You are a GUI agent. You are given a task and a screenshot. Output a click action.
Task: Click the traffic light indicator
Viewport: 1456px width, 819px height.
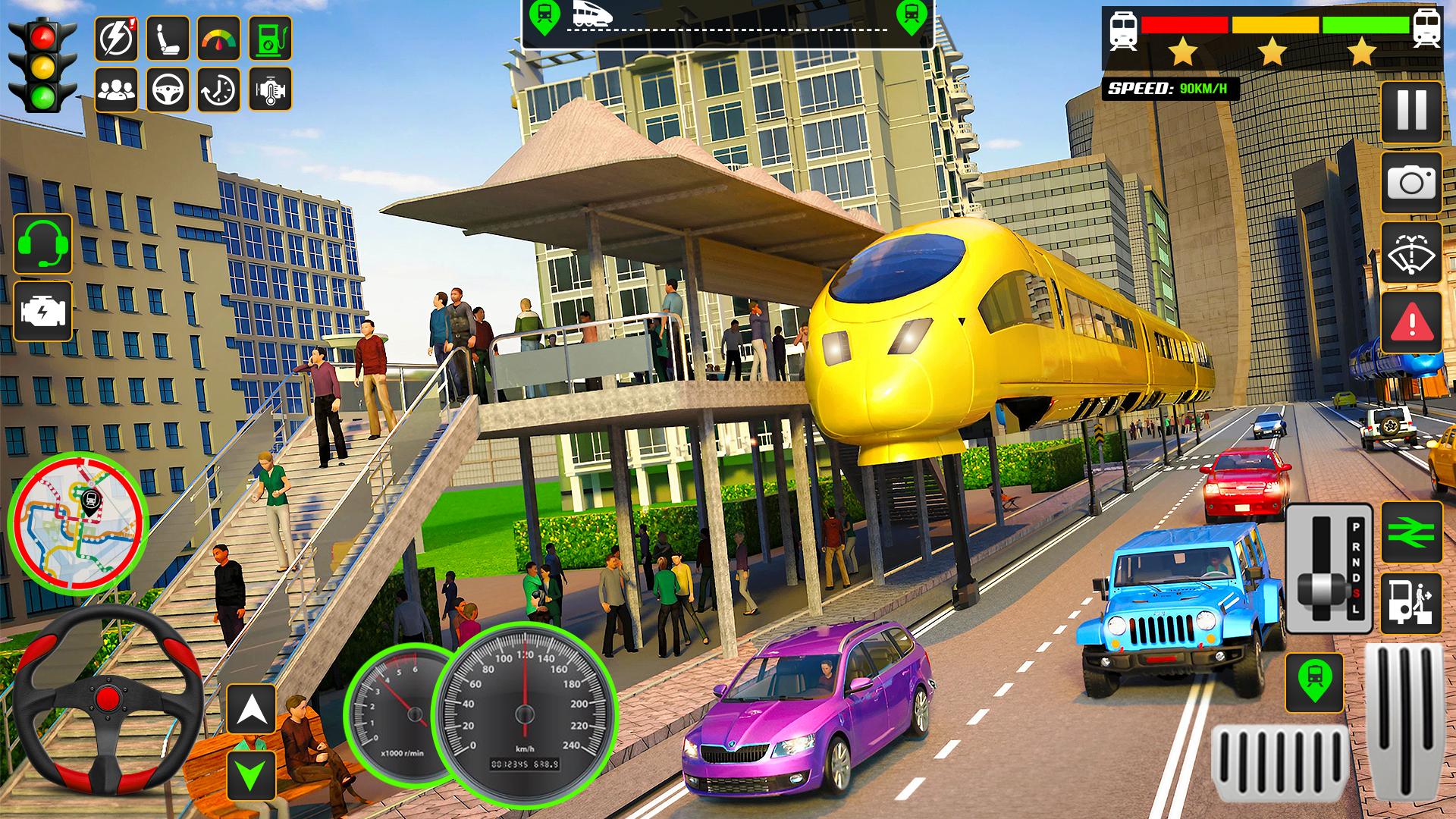click(x=42, y=65)
